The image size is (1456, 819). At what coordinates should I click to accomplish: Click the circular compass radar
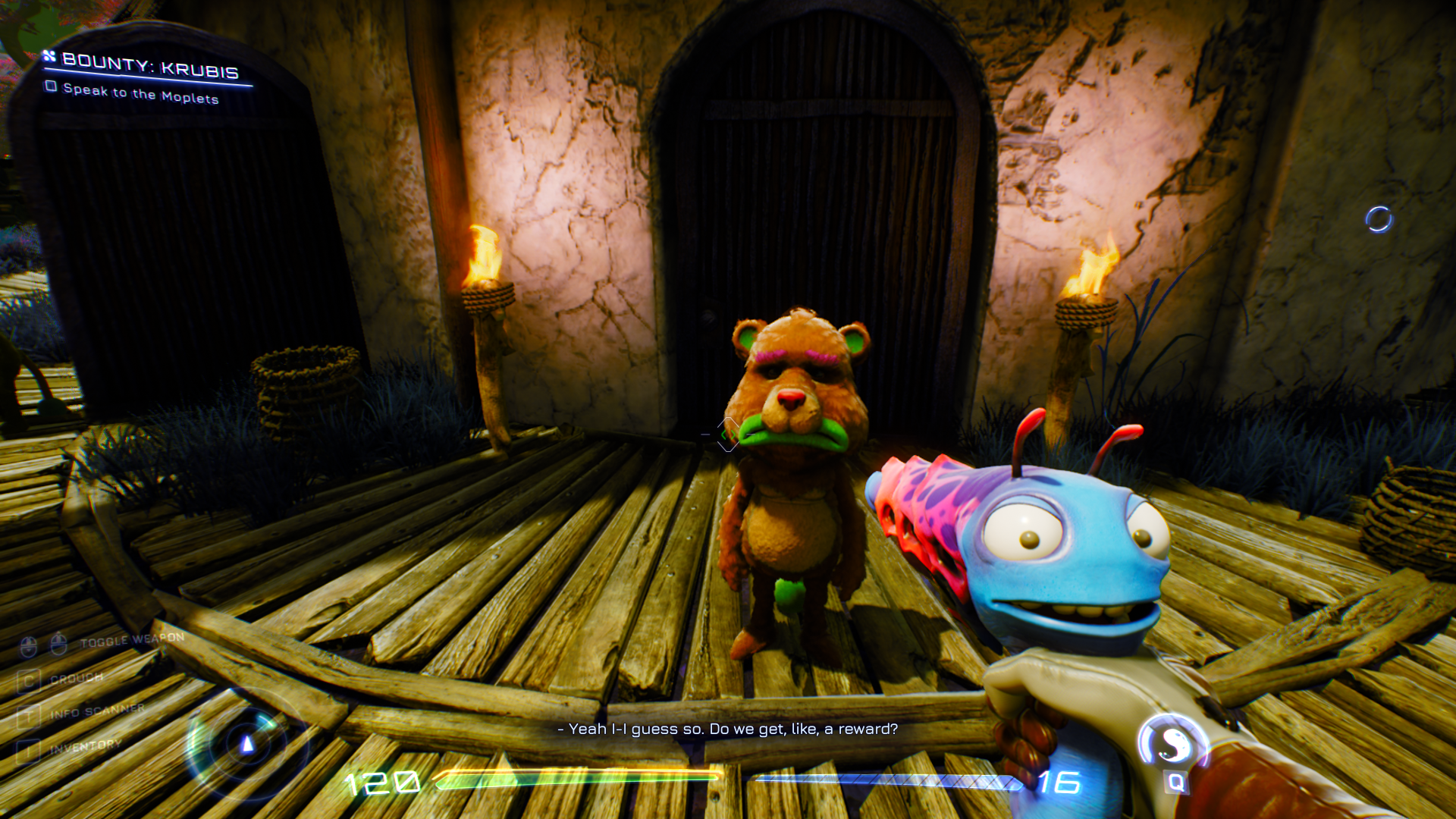(x=246, y=744)
